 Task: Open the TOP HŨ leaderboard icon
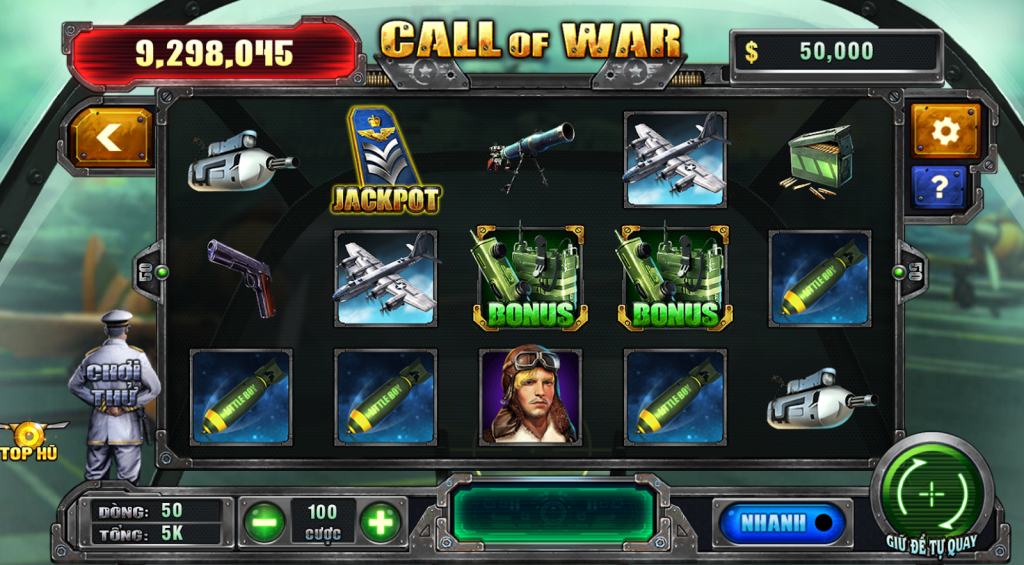32,441
